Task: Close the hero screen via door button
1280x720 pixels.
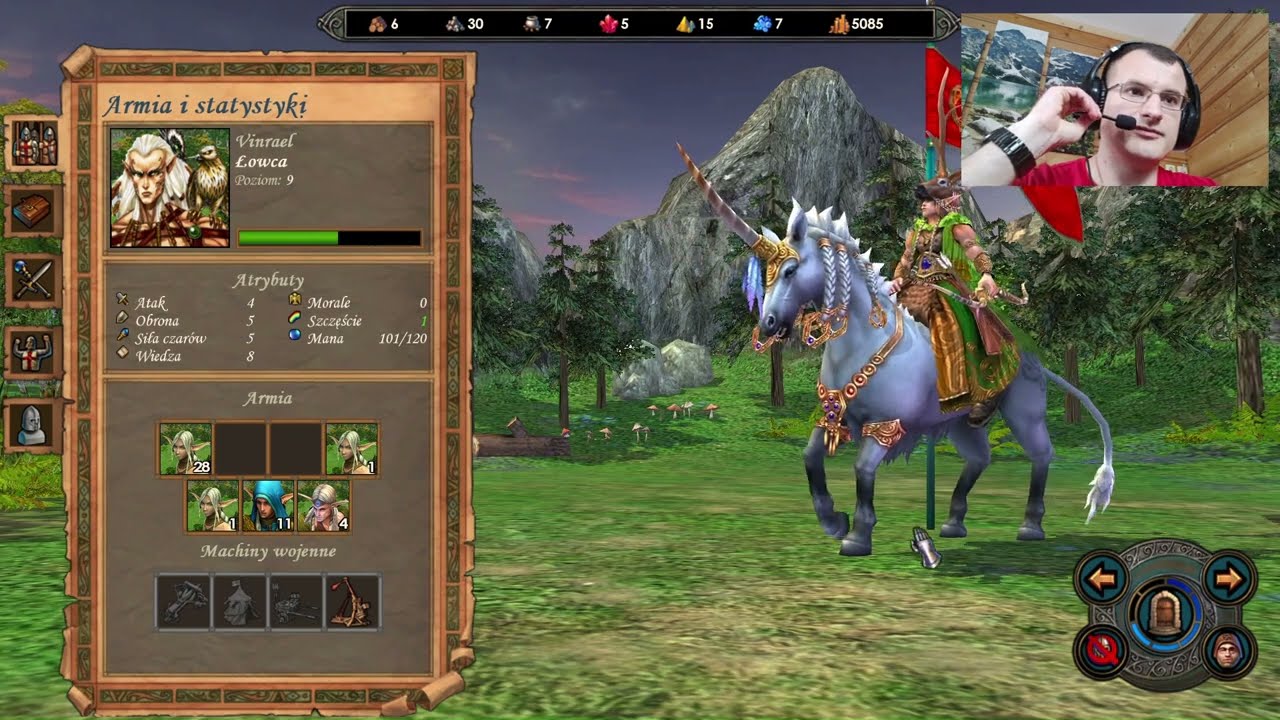Action: coord(1165,615)
